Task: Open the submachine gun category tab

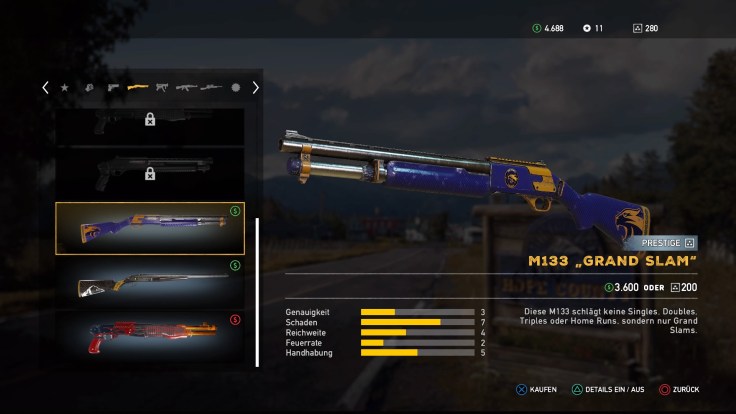Action: 162,88
